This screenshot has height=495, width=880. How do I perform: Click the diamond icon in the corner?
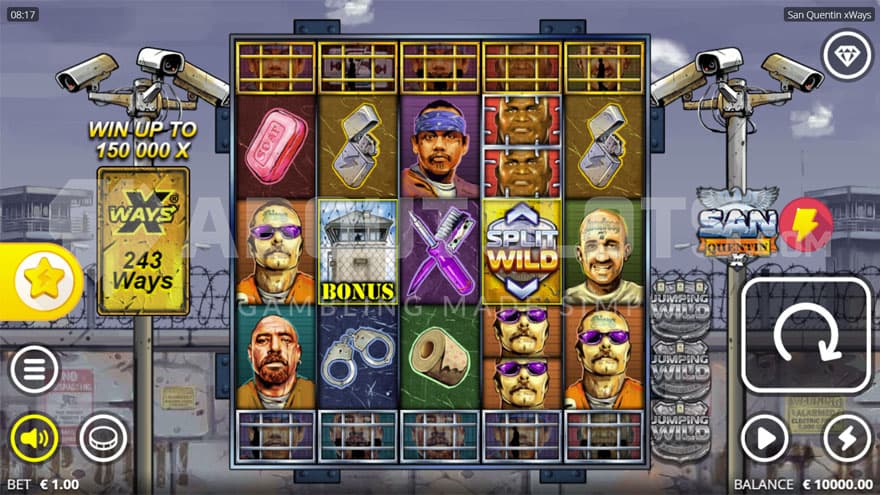click(846, 55)
